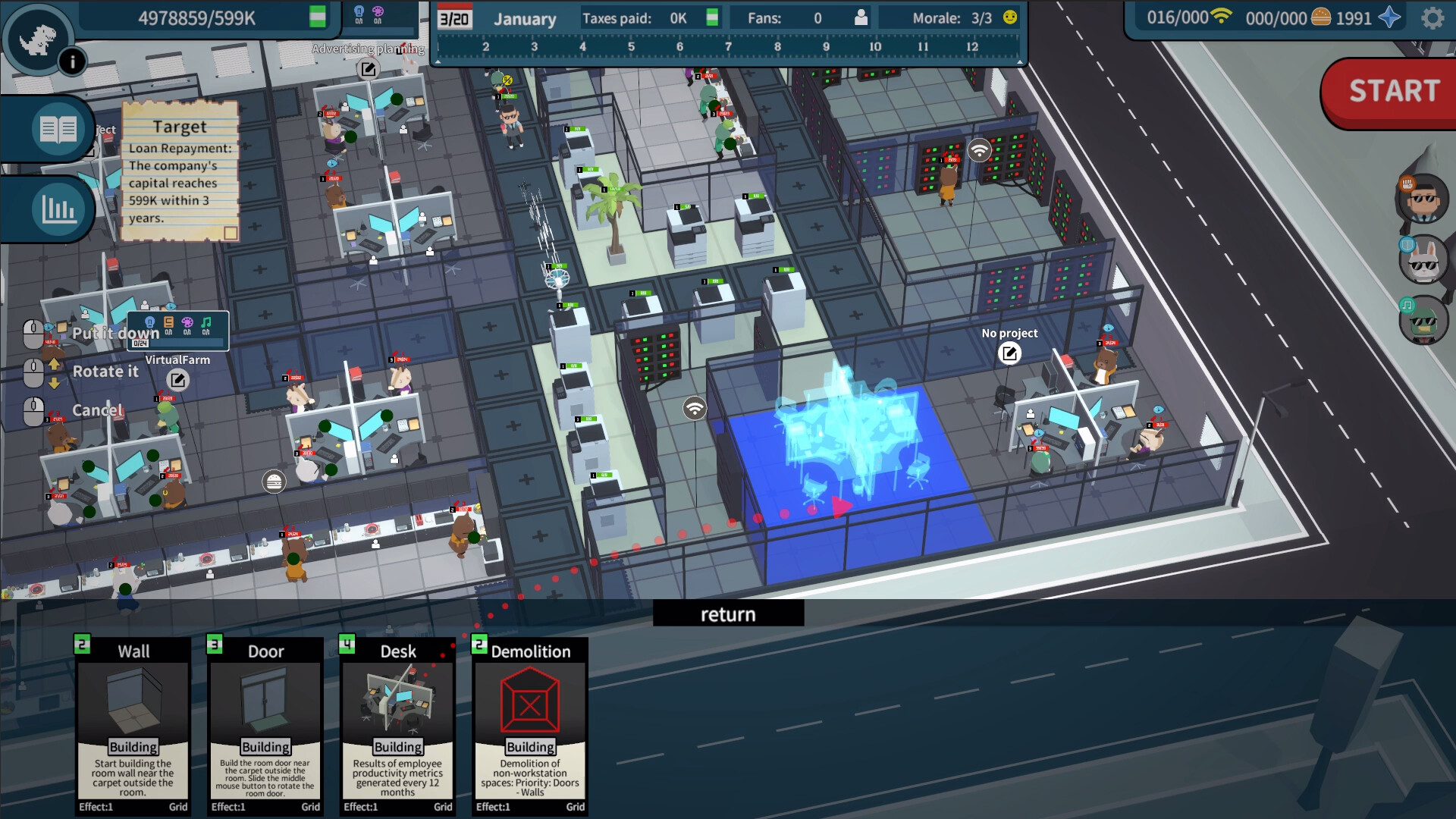This screenshot has width=1456, height=819.
Task: Choose the Door building card
Action: pos(265,726)
